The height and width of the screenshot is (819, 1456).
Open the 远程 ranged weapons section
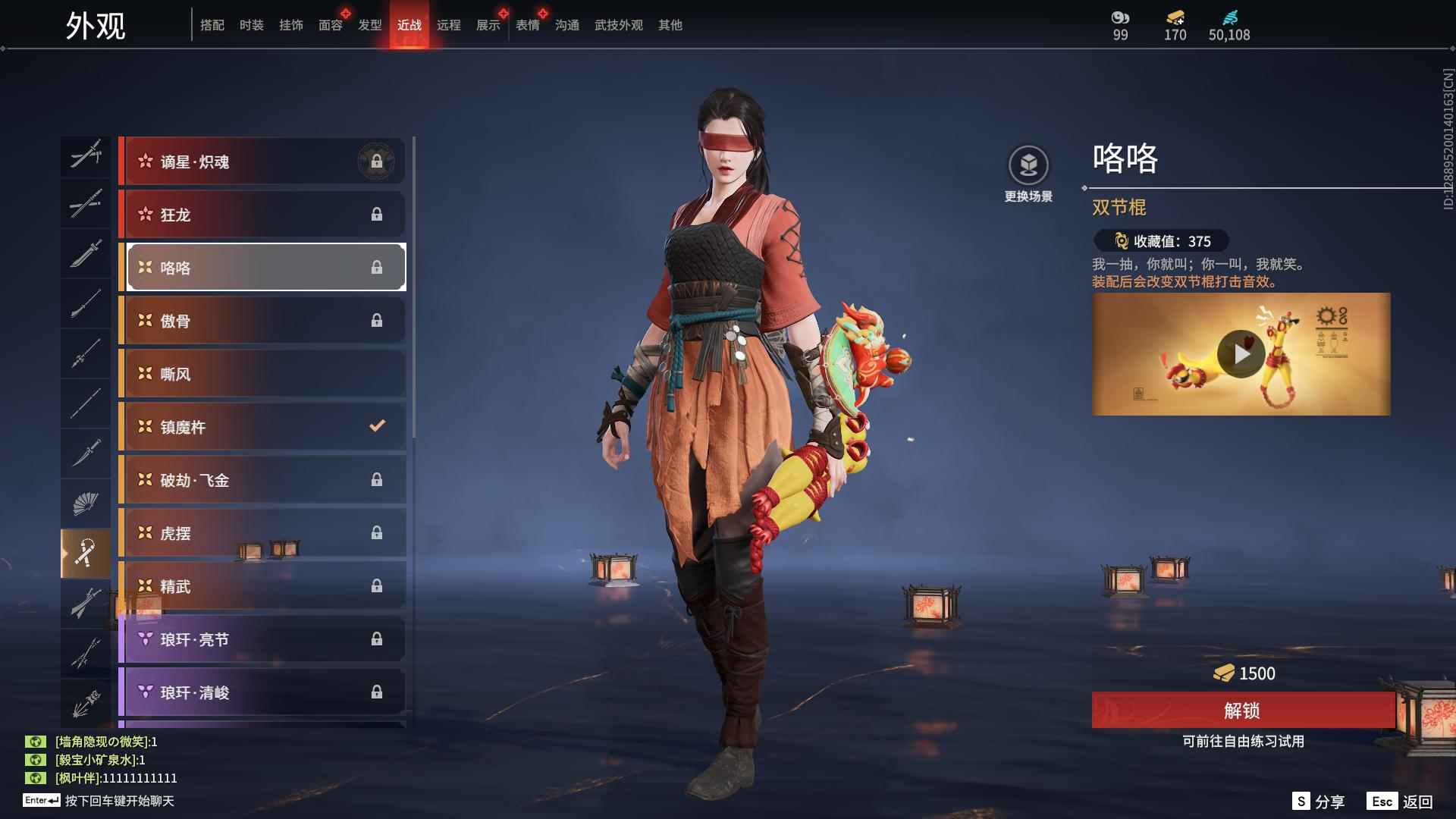click(x=450, y=25)
